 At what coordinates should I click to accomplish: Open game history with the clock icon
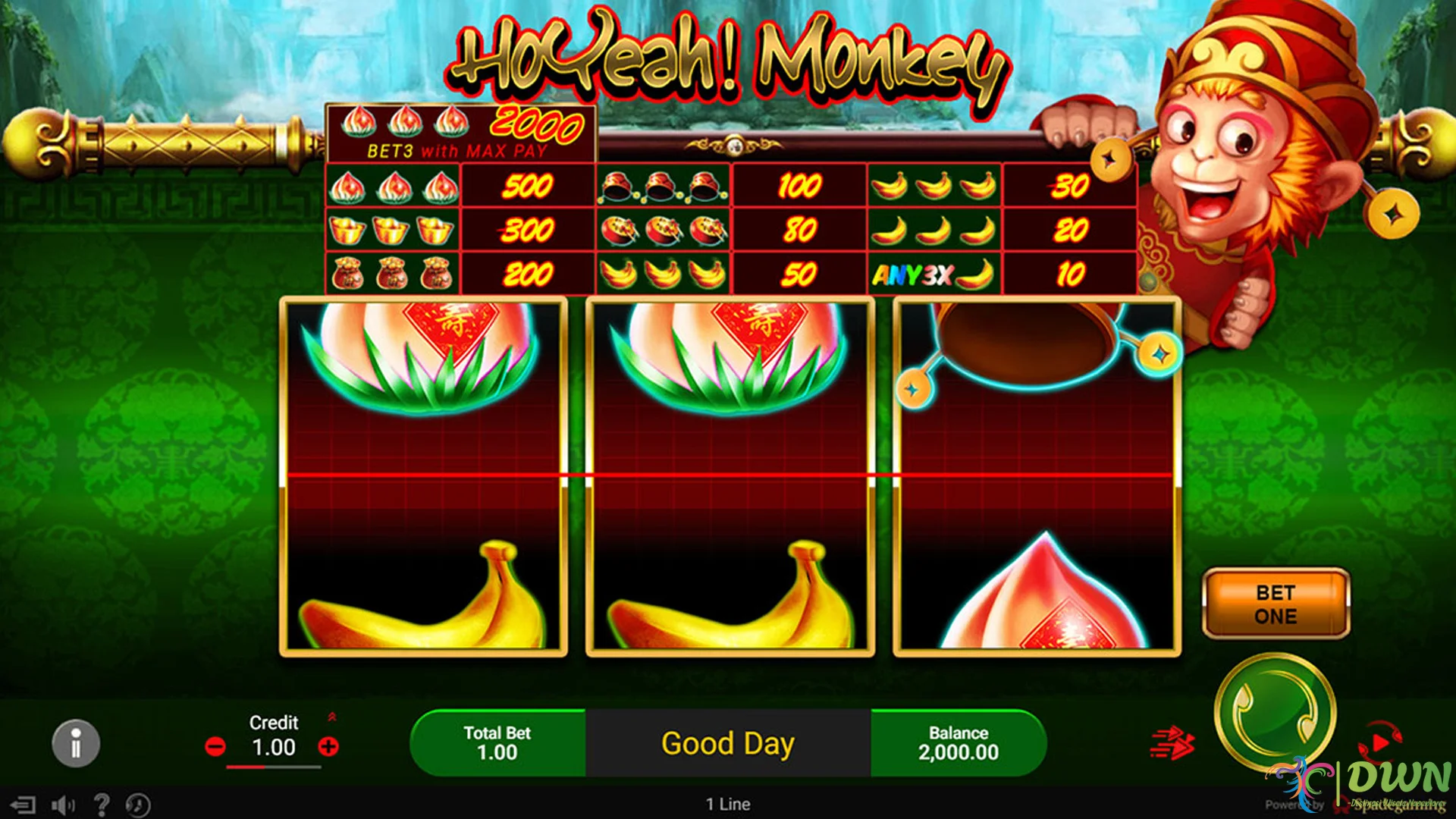click(x=138, y=805)
